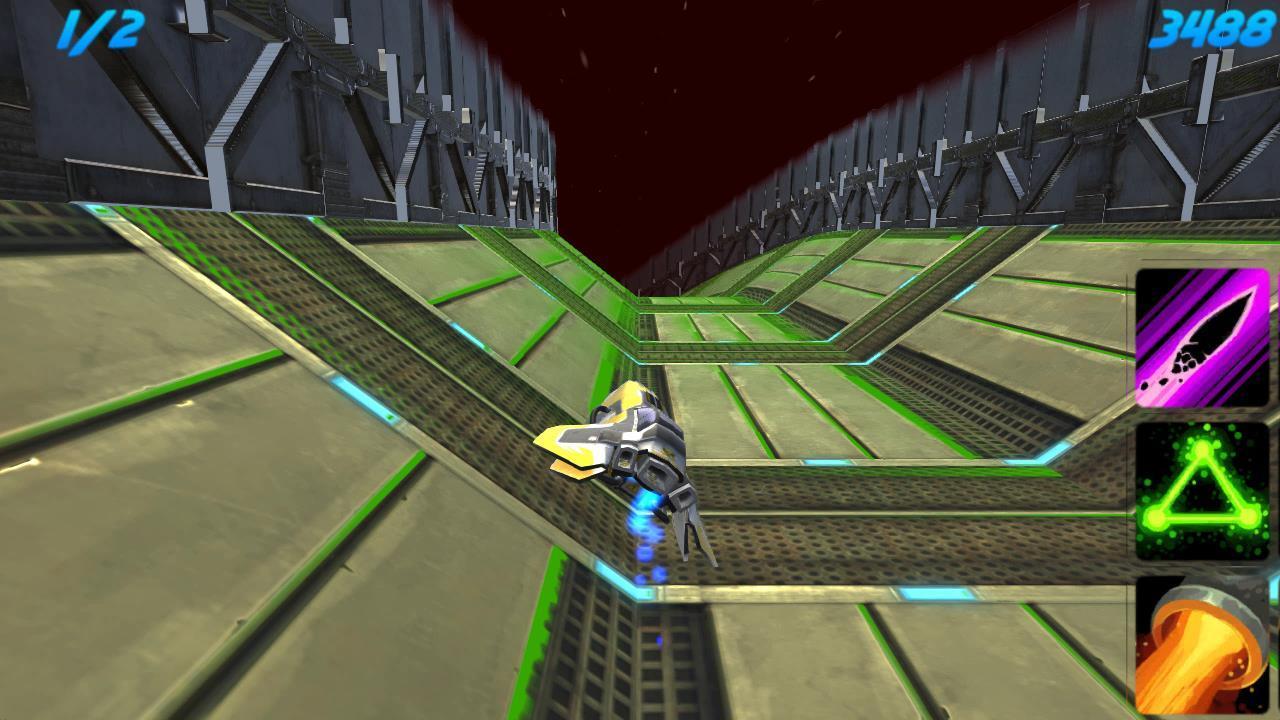Use the green triangle power-up

1202,491
